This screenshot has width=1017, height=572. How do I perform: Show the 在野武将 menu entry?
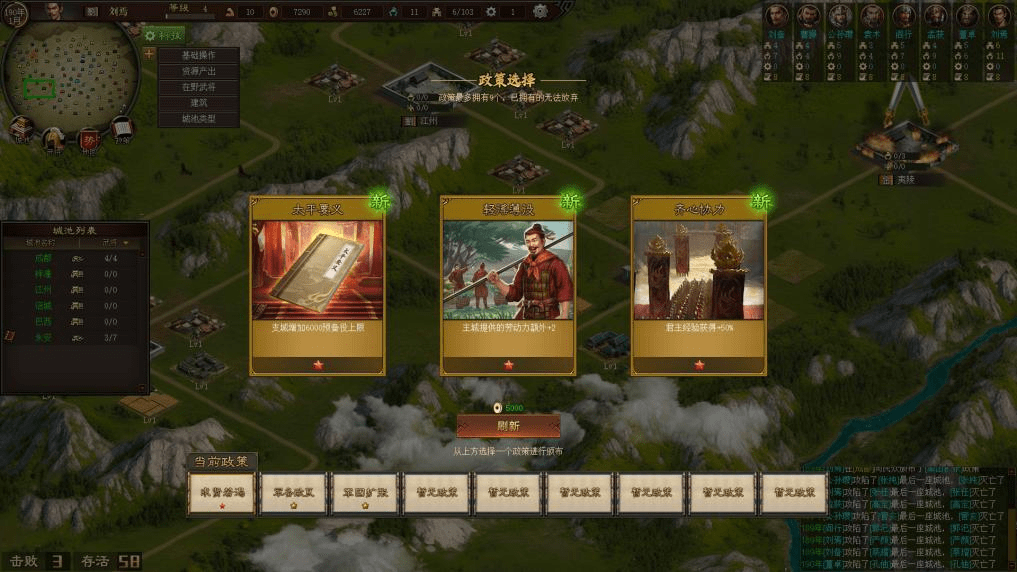point(198,87)
